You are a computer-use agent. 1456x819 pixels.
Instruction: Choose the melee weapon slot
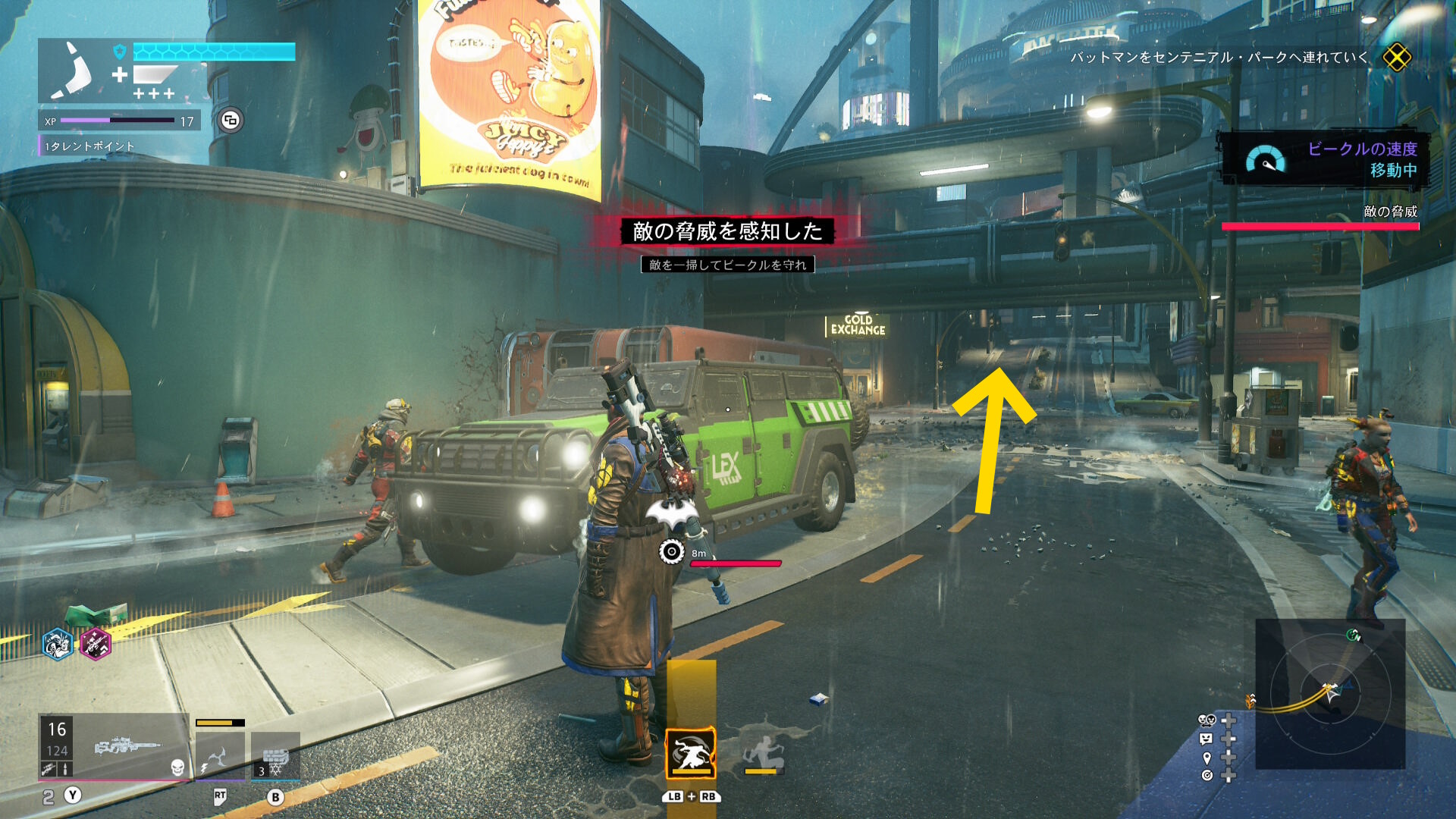click(220, 755)
